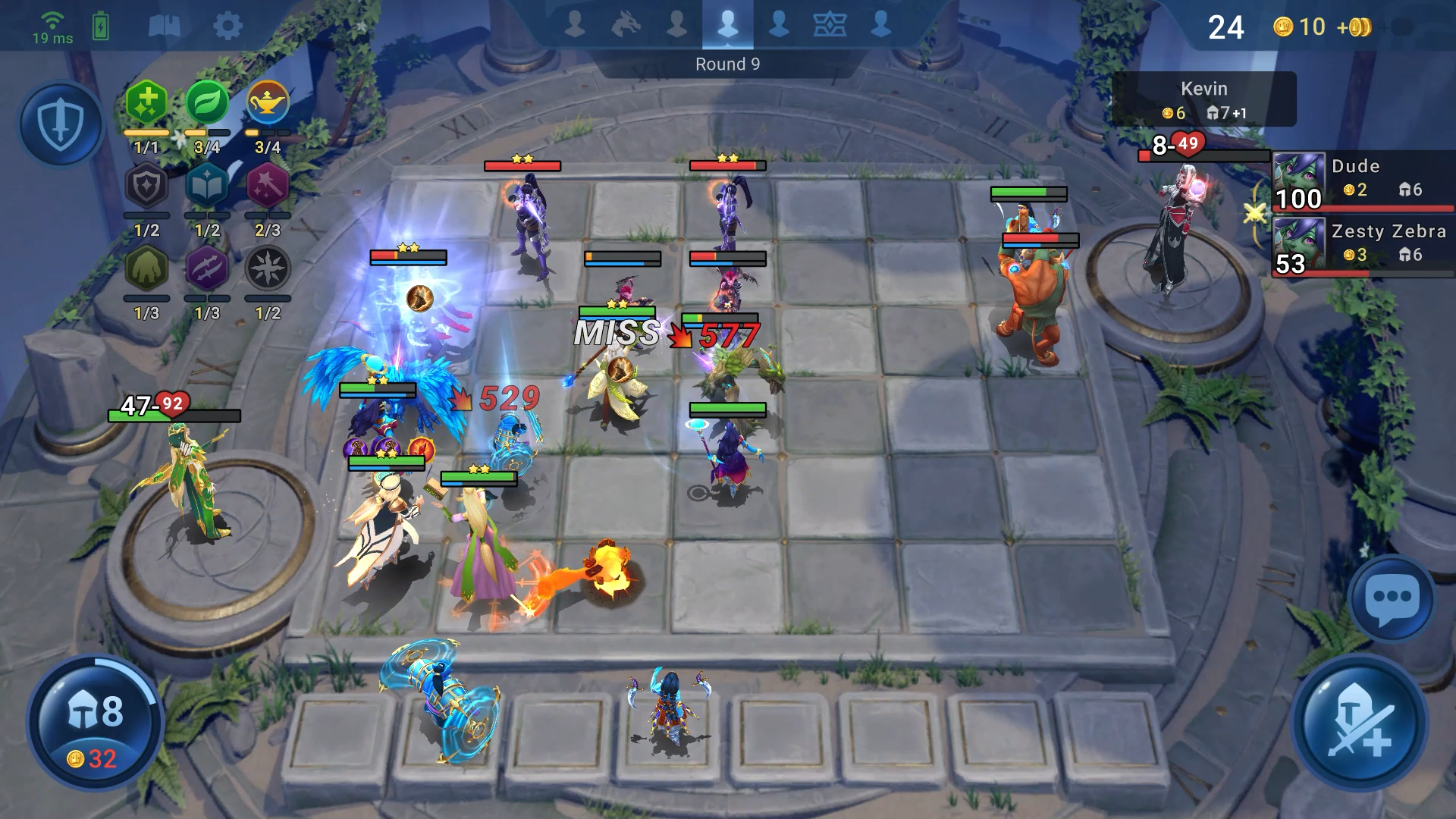
Task: Click the gold coin income indicator
Action: pos(1323,27)
